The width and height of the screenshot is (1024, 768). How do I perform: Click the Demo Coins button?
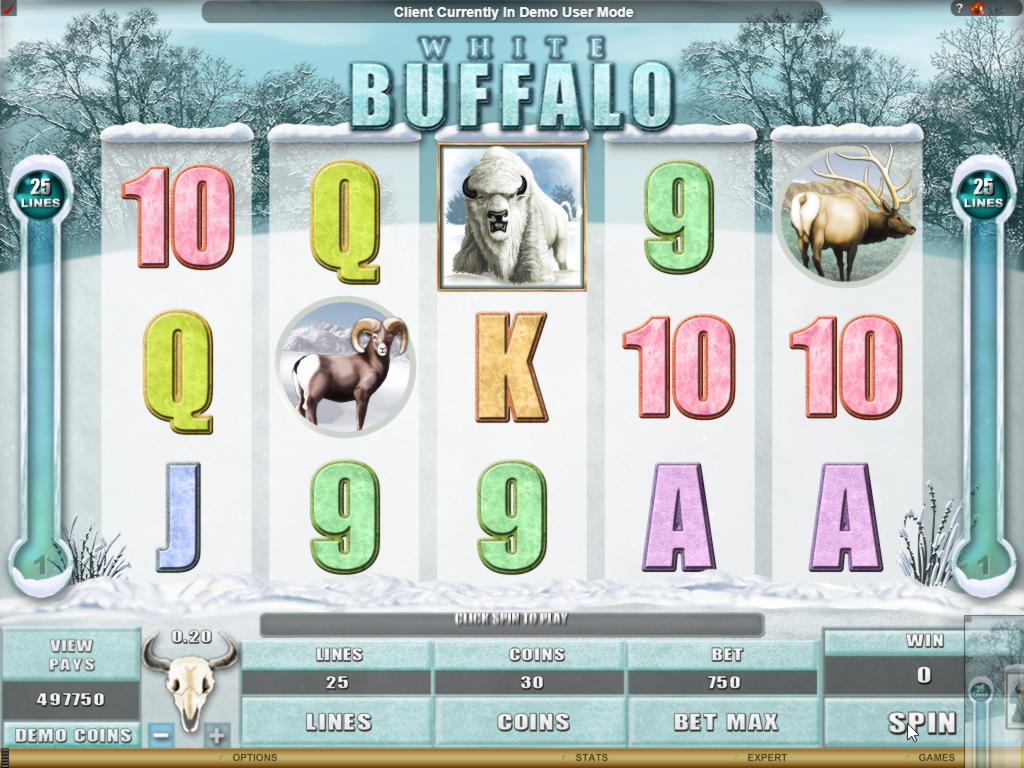[73, 735]
